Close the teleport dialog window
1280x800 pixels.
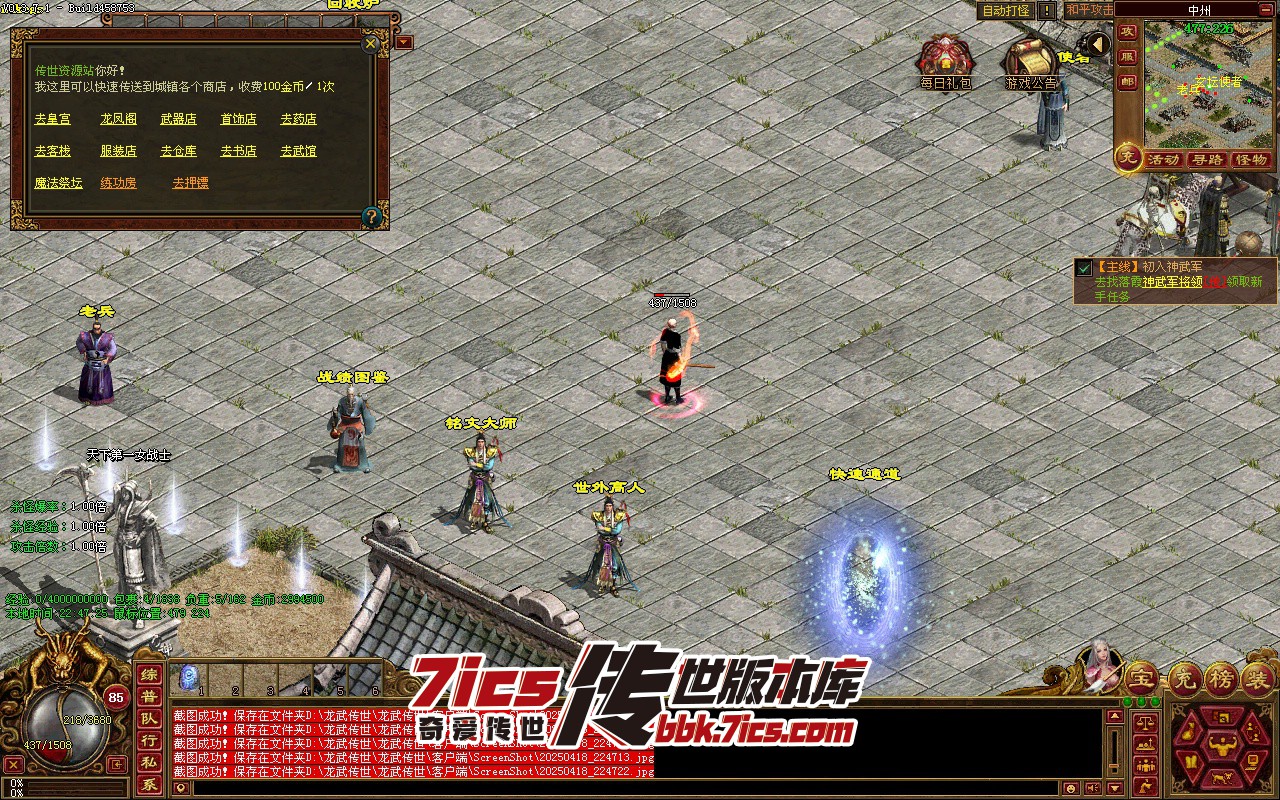pos(370,44)
